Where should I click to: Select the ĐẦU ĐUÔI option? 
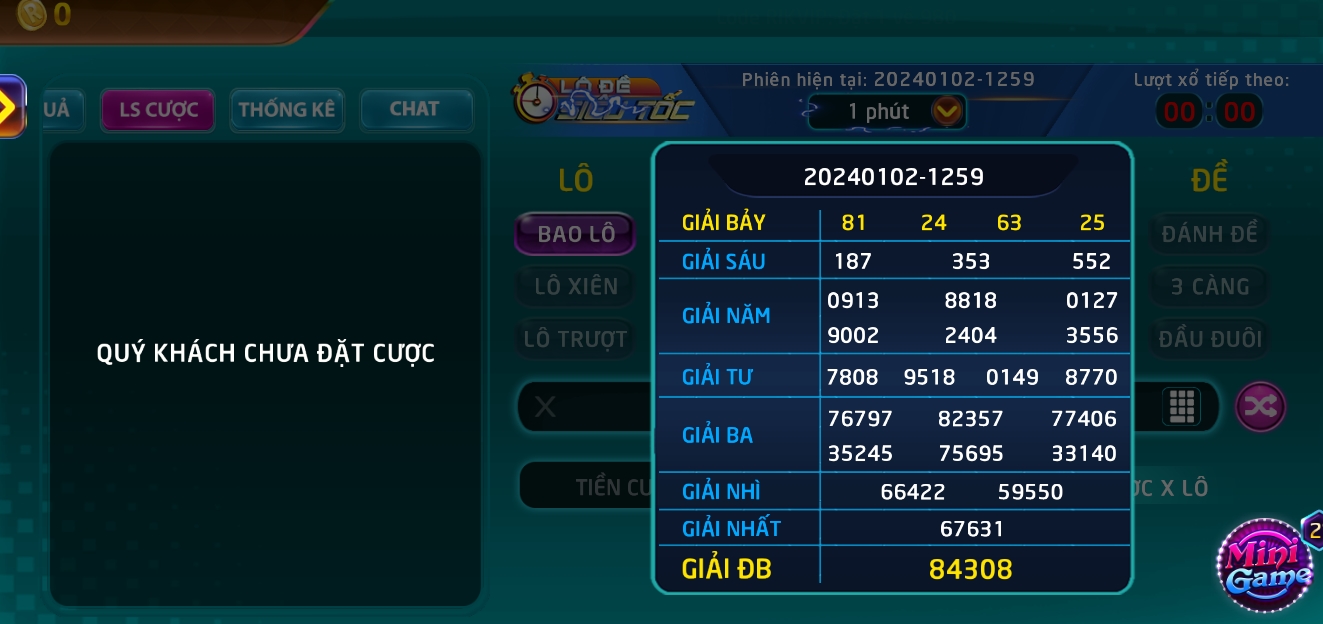(1209, 339)
